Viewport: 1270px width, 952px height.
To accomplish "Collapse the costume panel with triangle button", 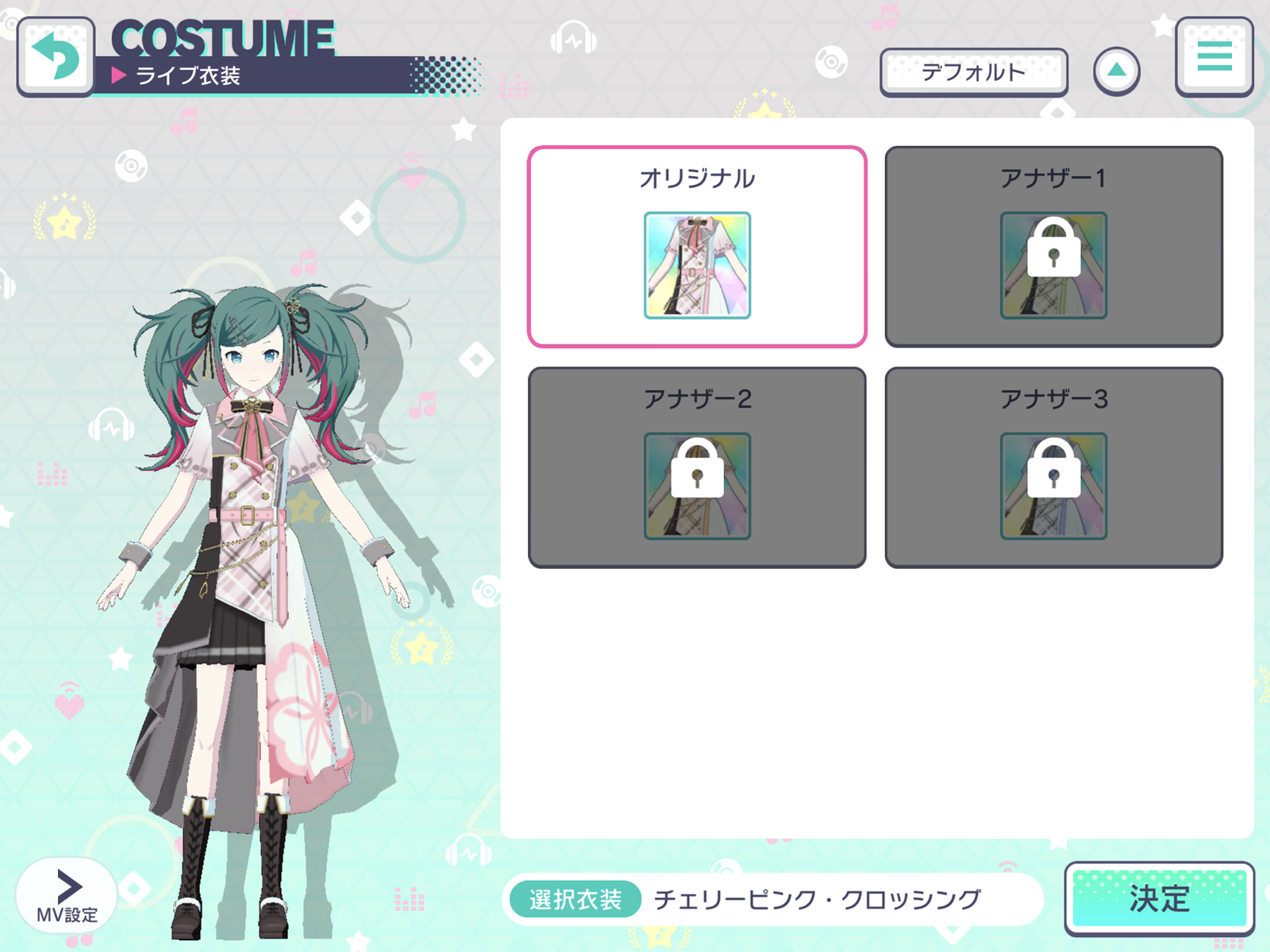I will coord(1118,70).
